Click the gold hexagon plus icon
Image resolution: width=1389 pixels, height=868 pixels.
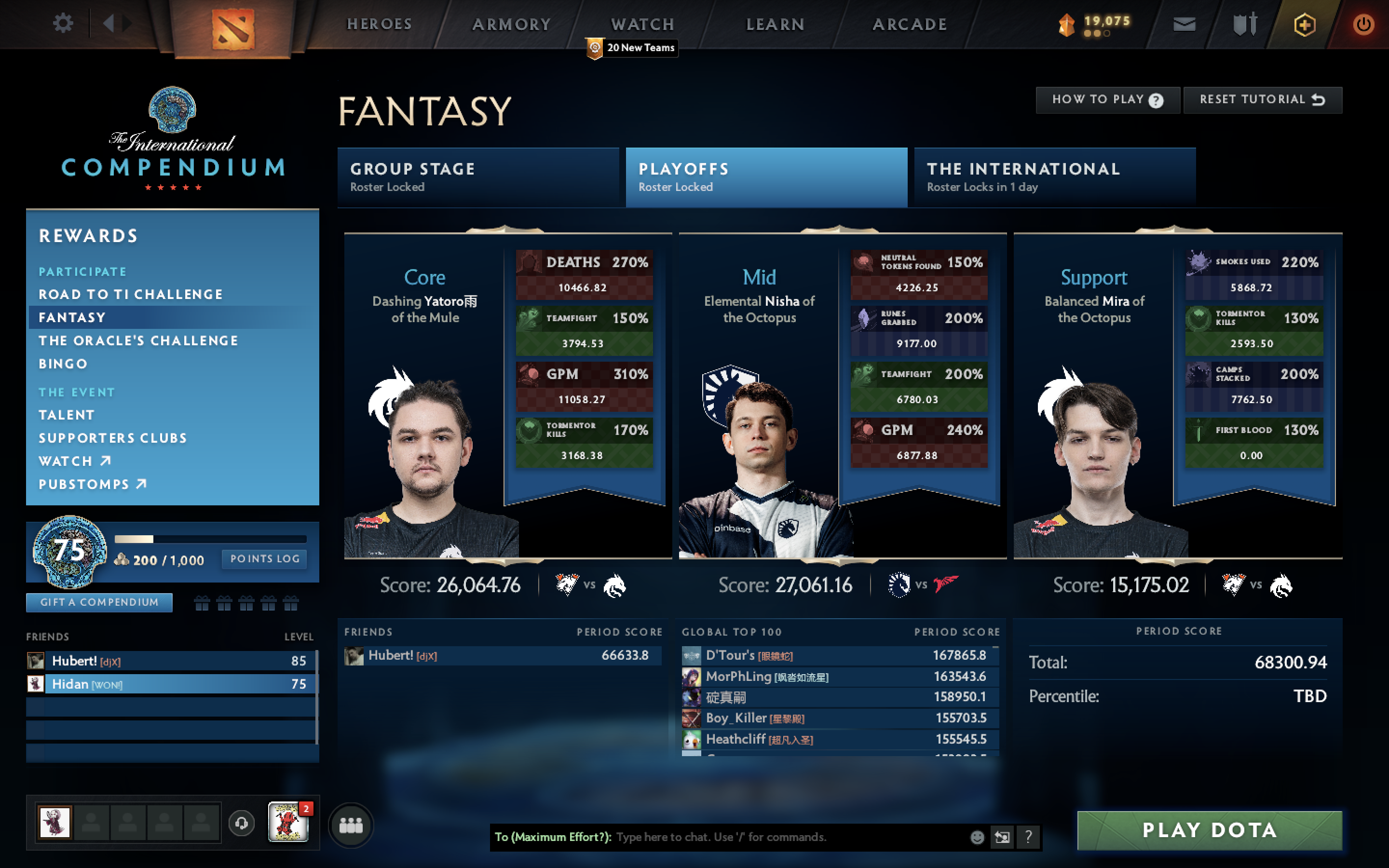pos(1305,24)
